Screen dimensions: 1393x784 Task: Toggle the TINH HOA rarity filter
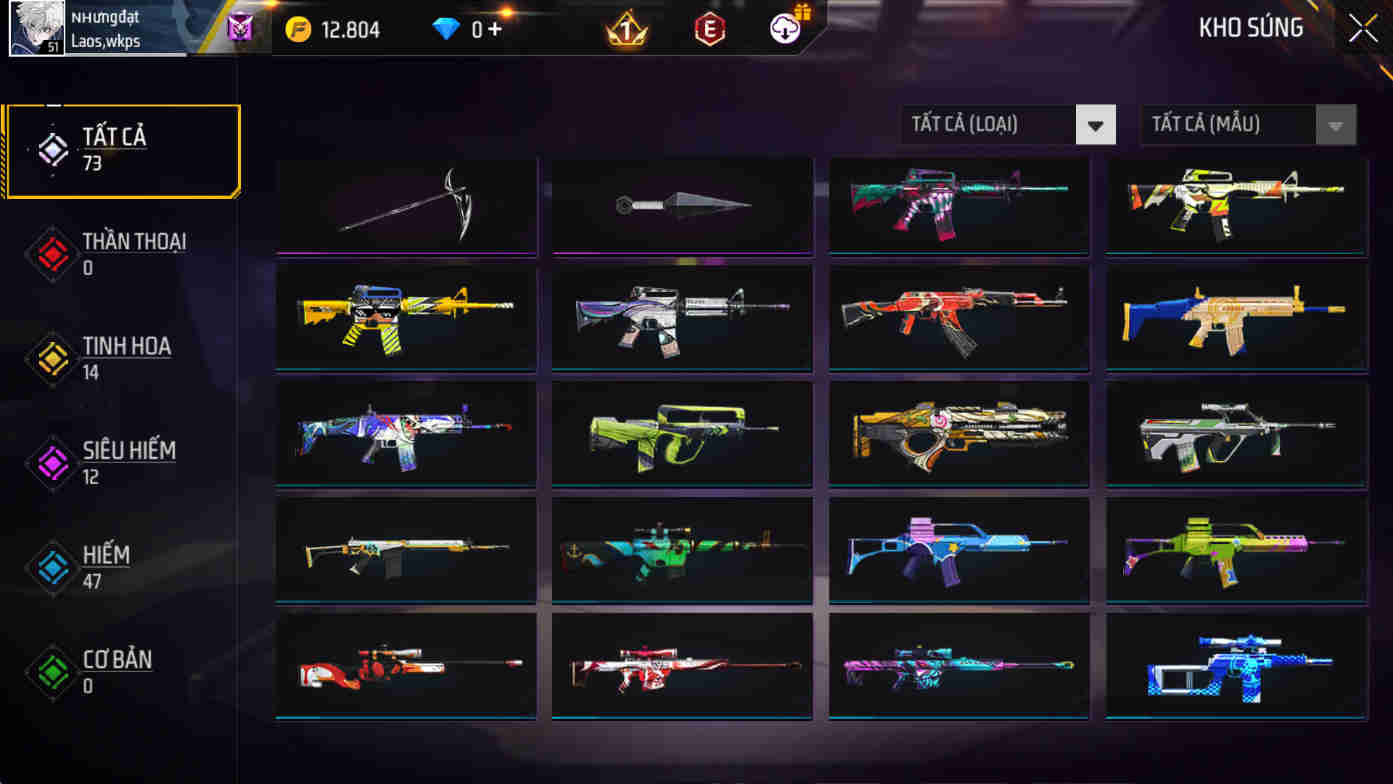[51, 357]
